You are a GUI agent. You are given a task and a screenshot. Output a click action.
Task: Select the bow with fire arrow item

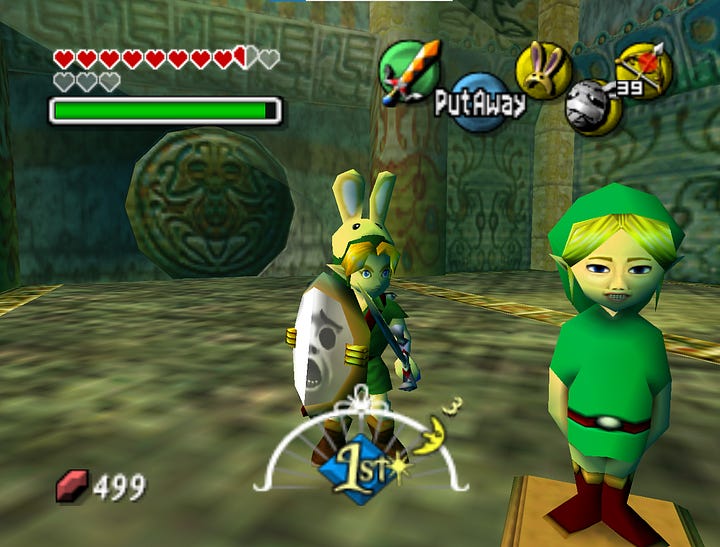(x=643, y=69)
